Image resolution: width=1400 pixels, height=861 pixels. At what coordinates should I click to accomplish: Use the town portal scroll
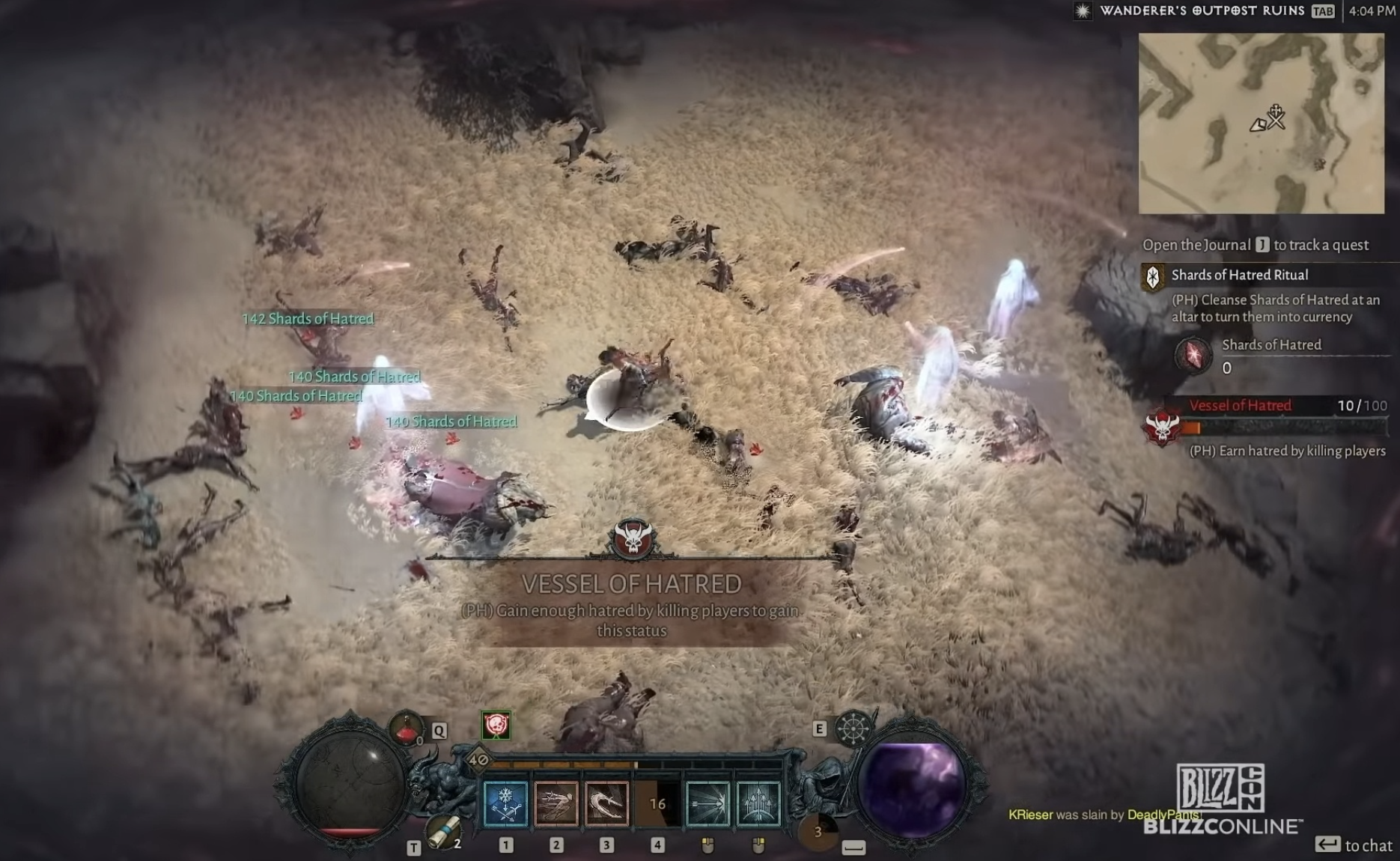pos(442,831)
